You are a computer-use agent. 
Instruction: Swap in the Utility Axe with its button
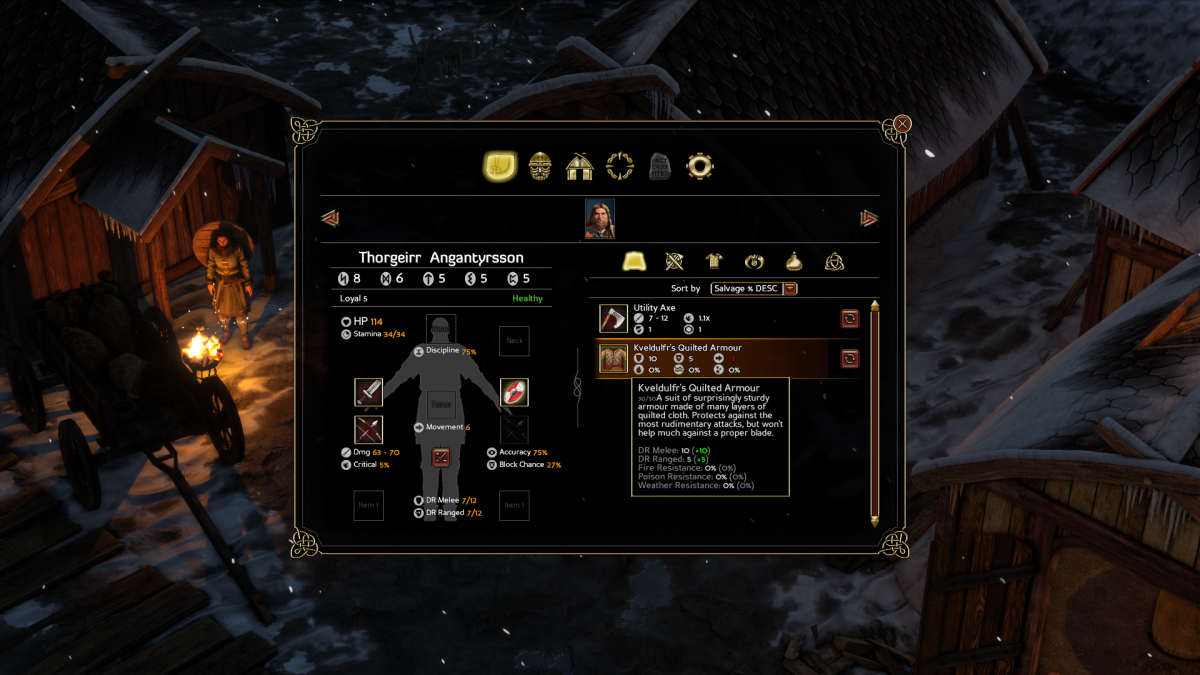click(x=849, y=318)
